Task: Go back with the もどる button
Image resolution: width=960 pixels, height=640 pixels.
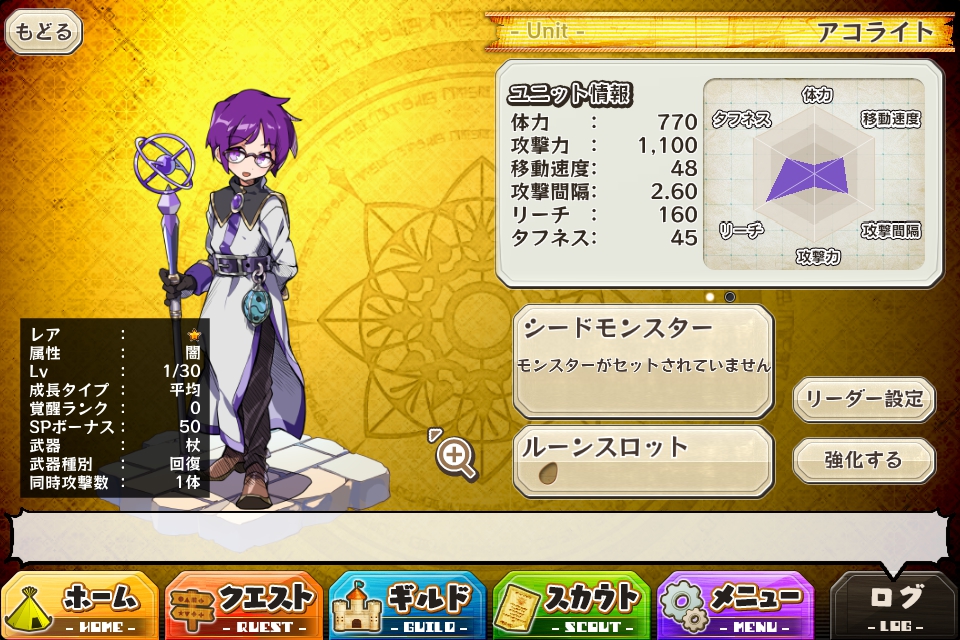Action: click(44, 32)
